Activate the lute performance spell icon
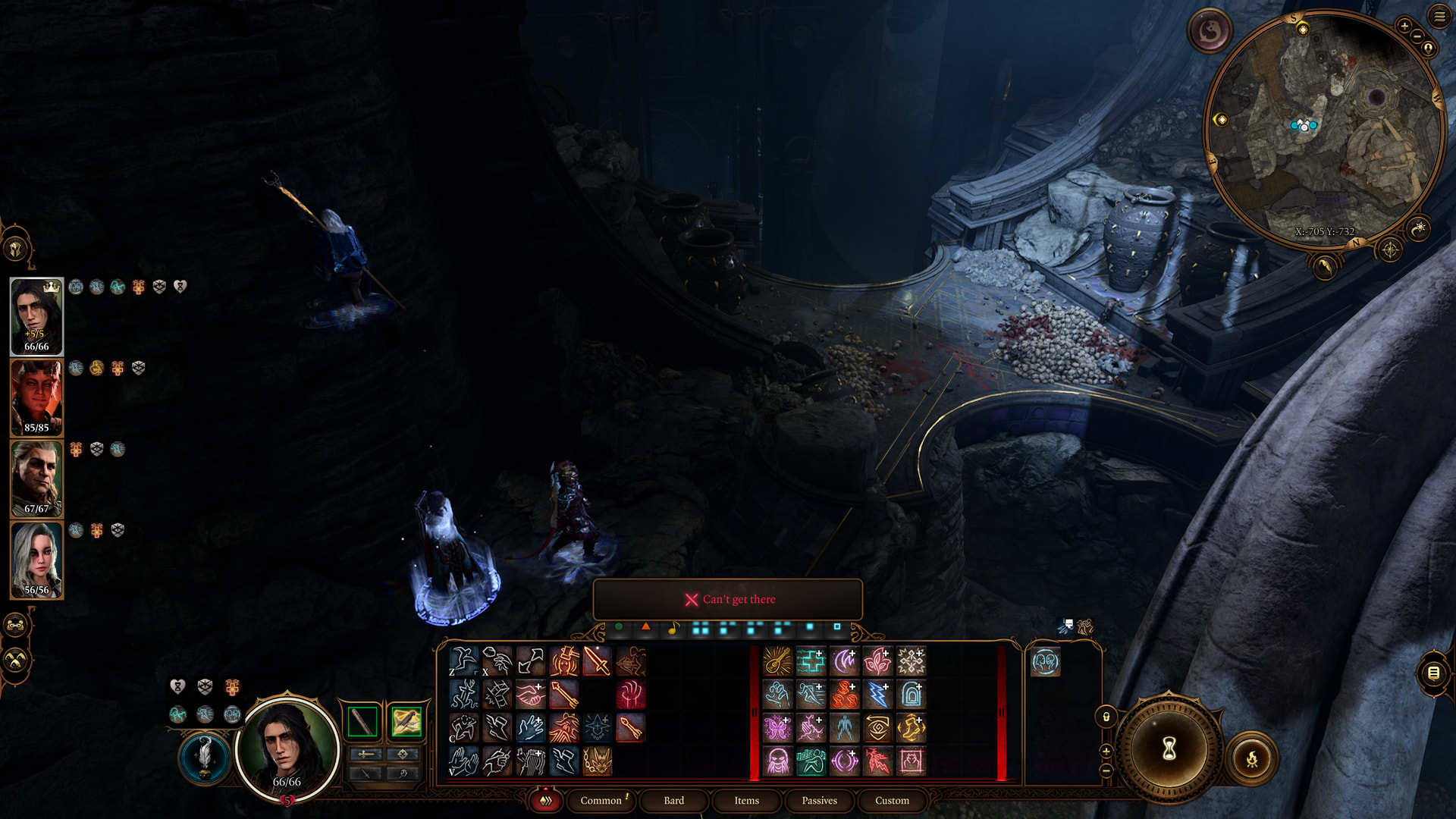Screen dimensions: 1456x819 pos(777,661)
